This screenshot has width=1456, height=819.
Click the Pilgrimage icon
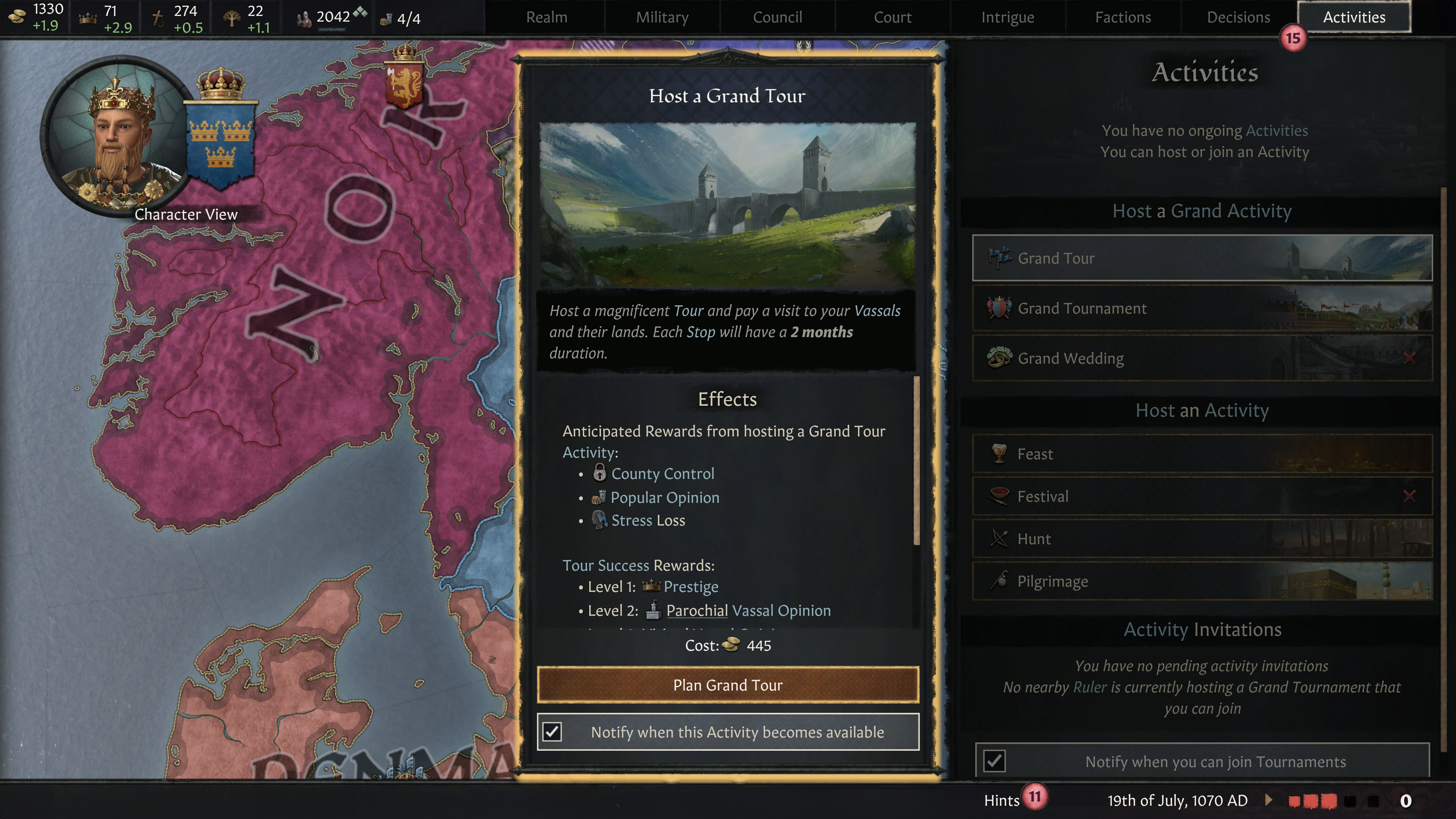[999, 581]
